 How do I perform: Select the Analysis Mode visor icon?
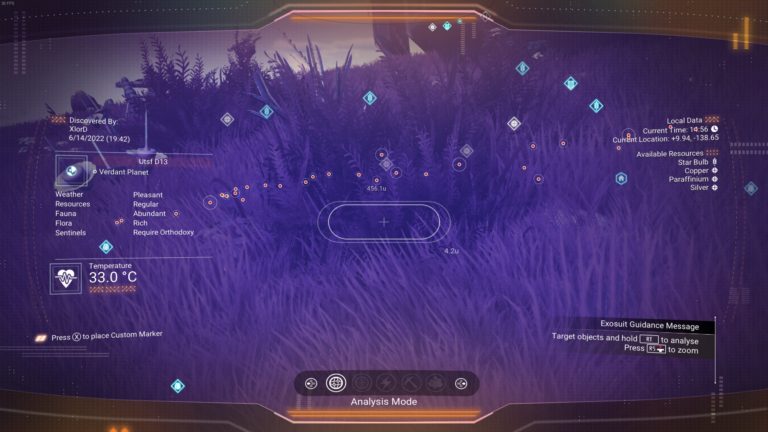(x=336, y=383)
